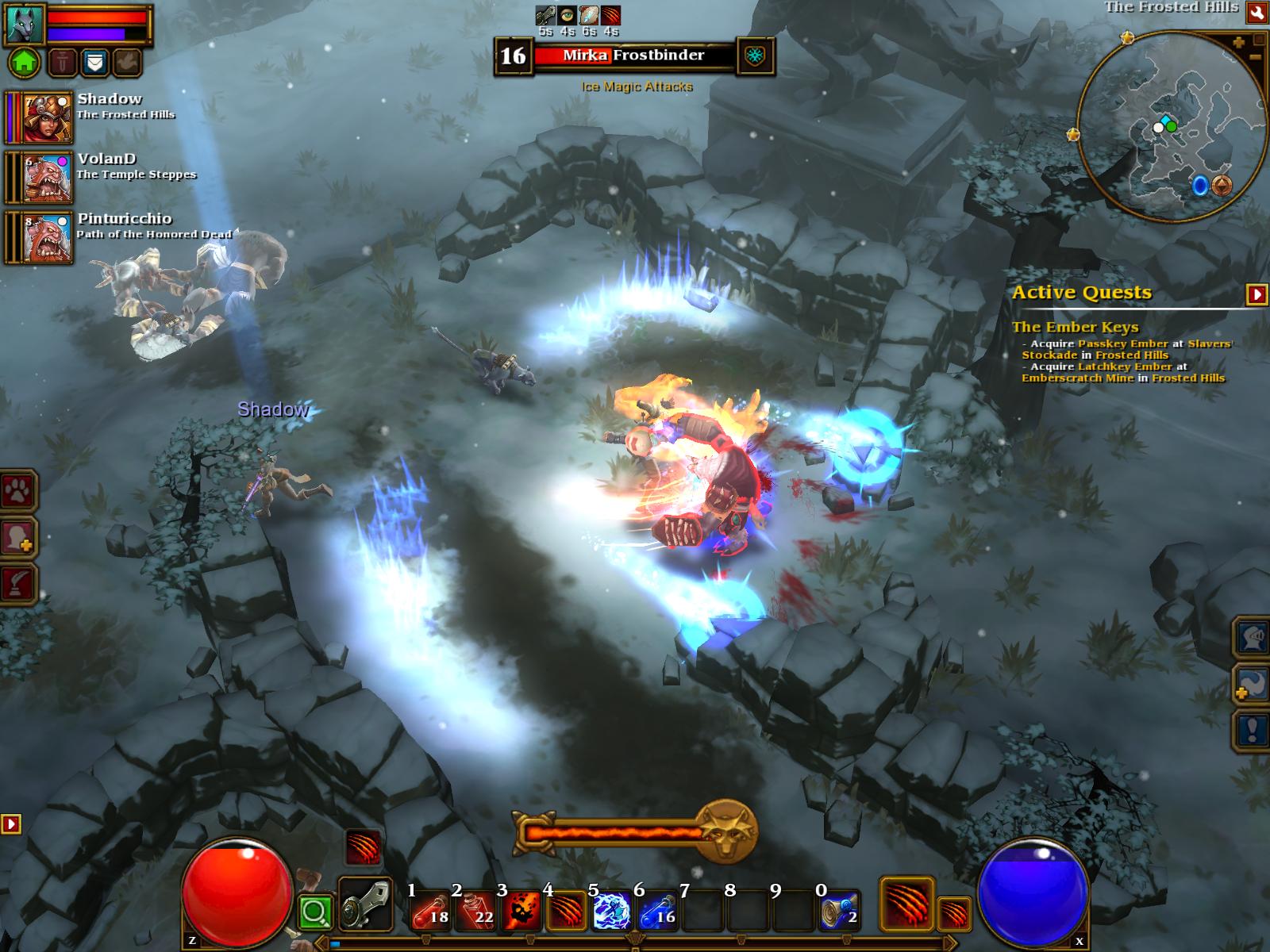
Task: Use the blue mana potion in slot 6
Action: [656, 910]
